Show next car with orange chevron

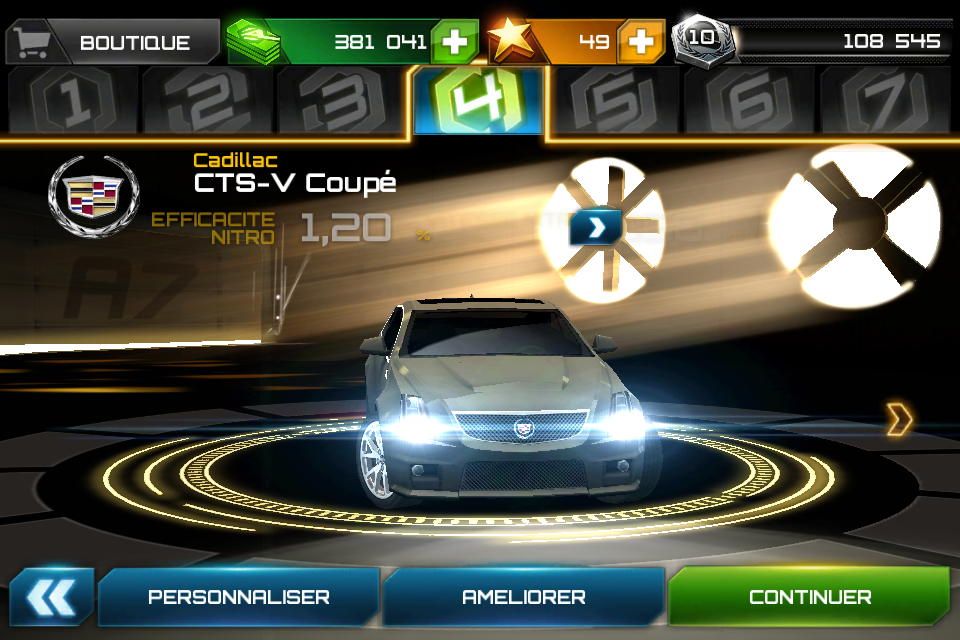pyautogui.click(x=899, y=420)
